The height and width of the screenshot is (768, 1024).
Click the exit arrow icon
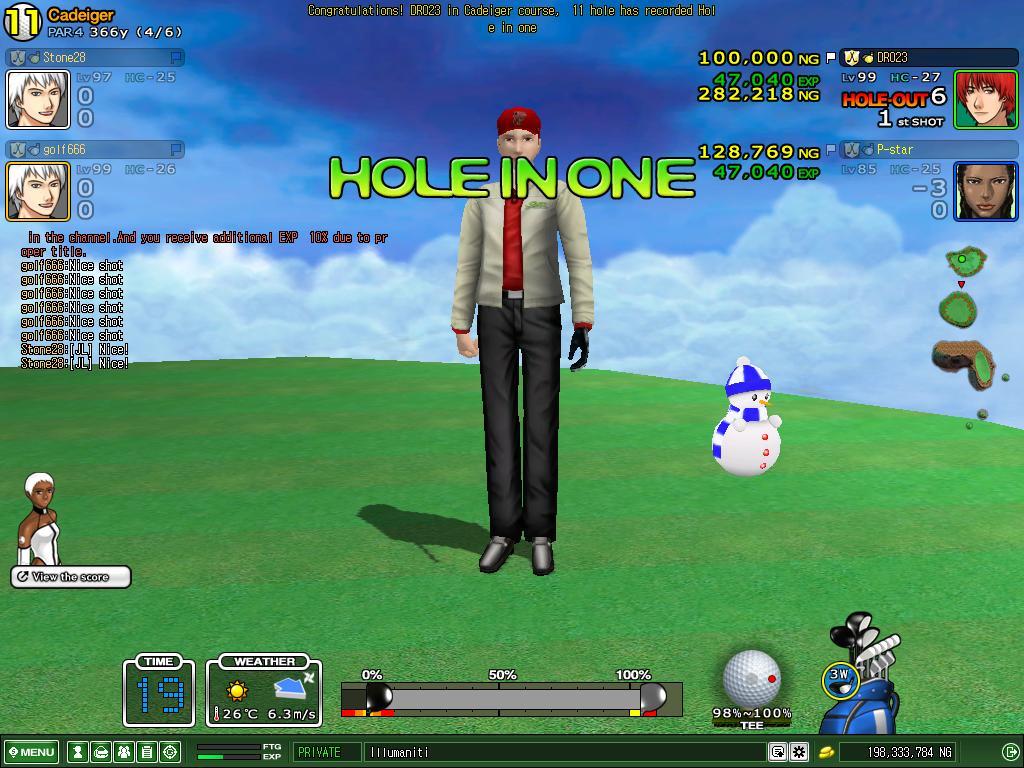tap(1010, 752)
